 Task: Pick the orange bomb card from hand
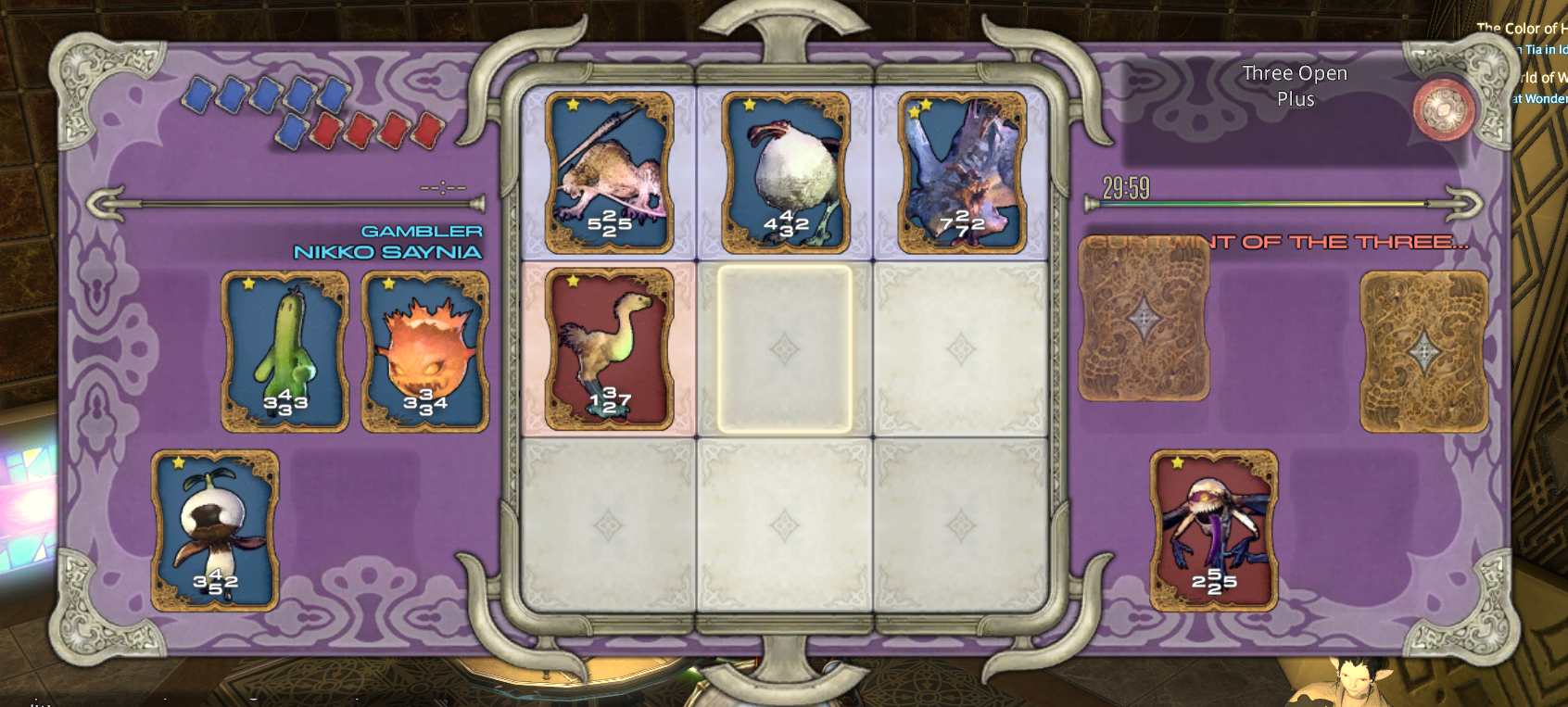click(424, 351)
